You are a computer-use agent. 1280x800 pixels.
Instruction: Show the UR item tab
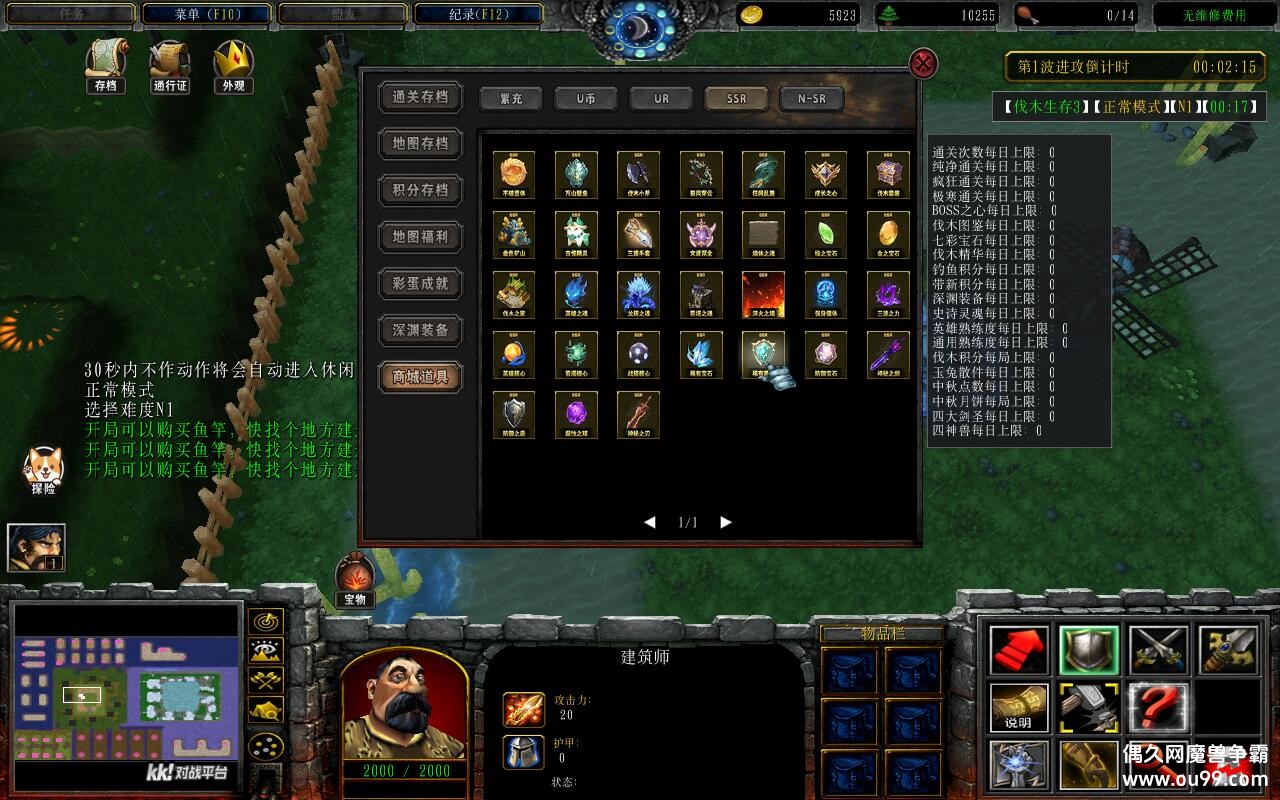(661, 99)
